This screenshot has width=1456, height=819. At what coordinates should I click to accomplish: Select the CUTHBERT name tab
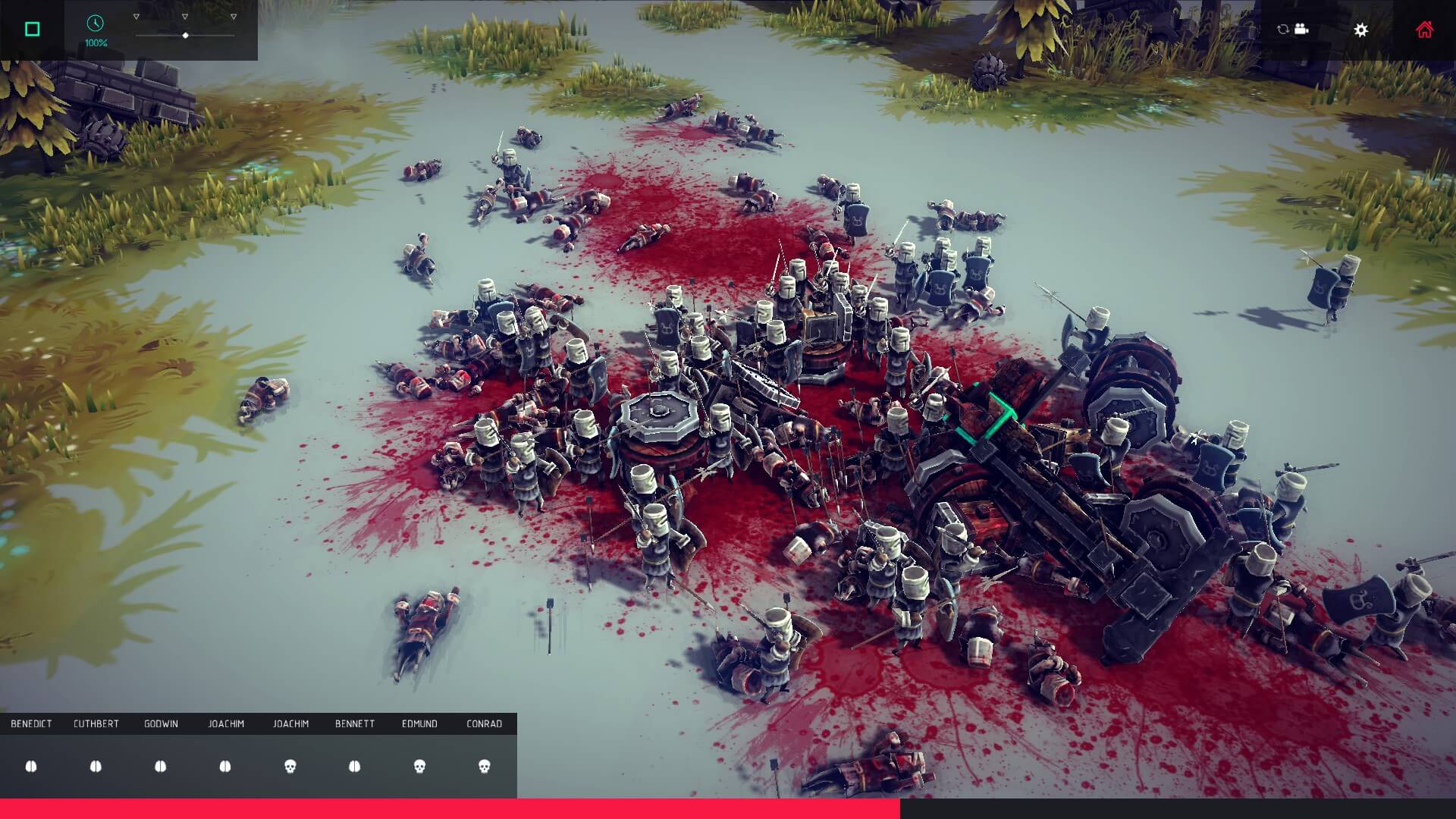96,723
